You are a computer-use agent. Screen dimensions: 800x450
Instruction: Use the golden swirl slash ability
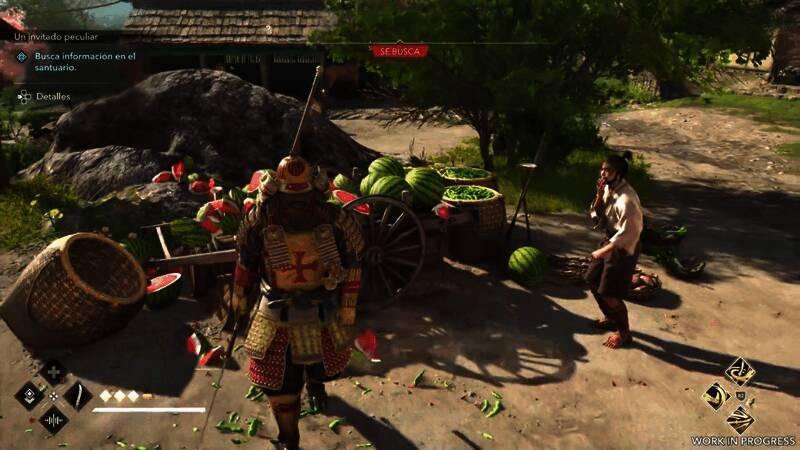(716, 396)
